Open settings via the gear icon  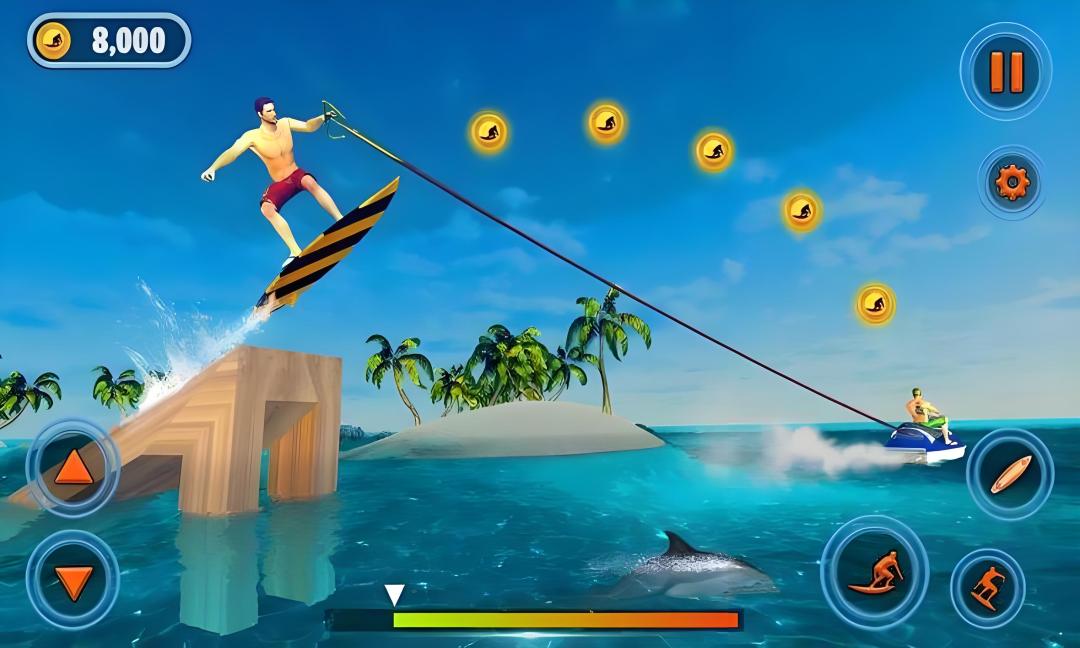click(x=1011, y=182)
